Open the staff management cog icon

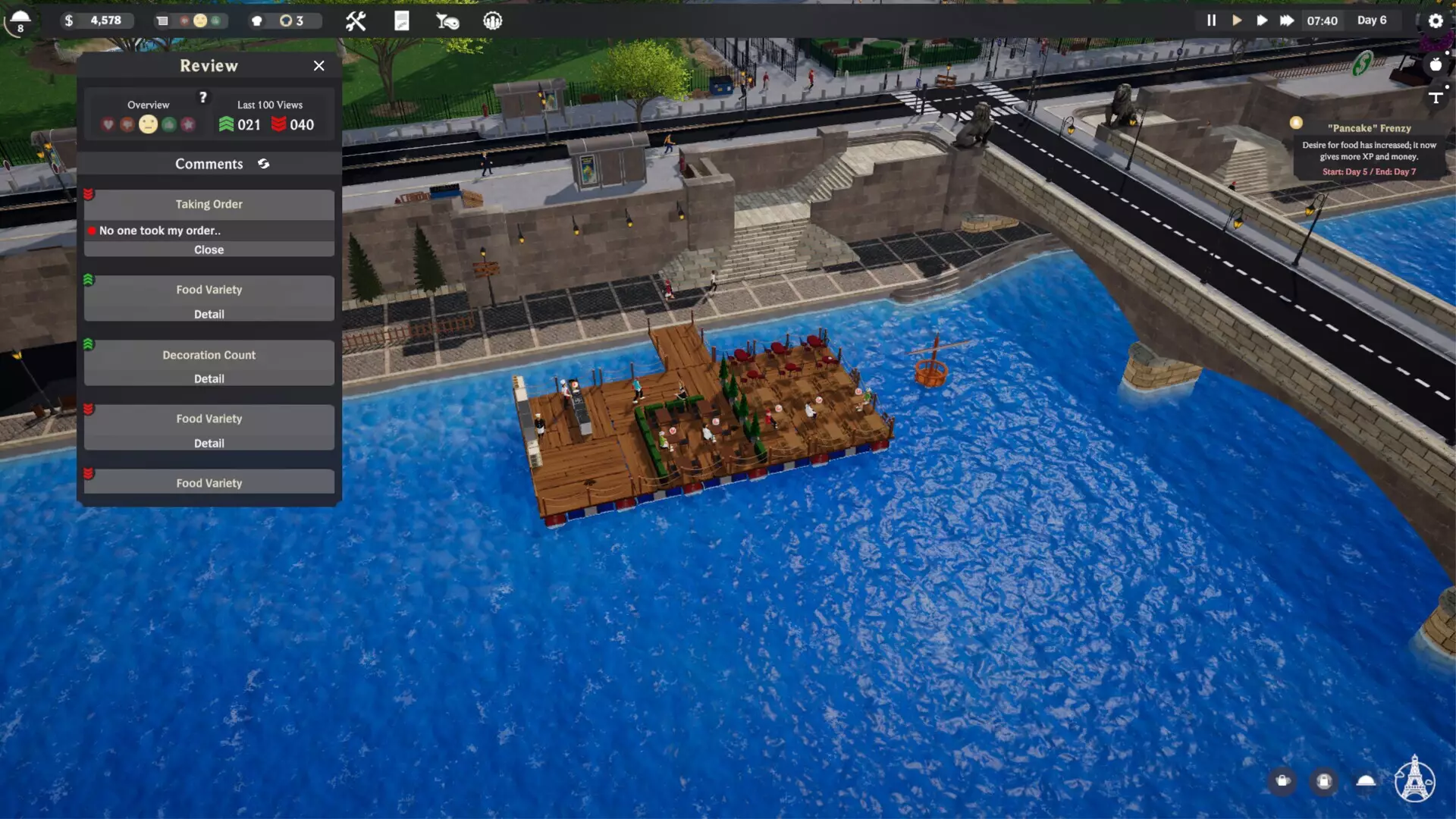(x=492, y=21)
